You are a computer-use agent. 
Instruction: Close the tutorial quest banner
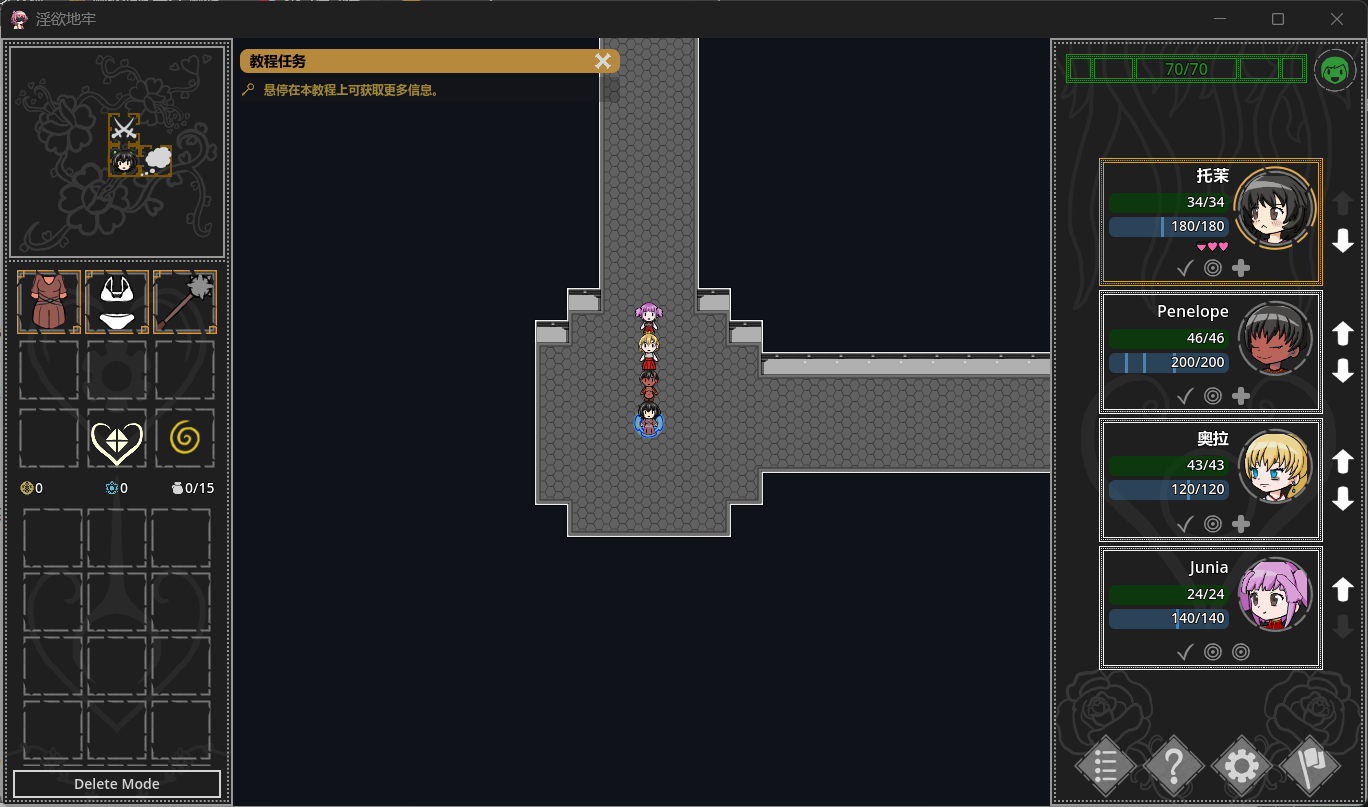[603, 61]
